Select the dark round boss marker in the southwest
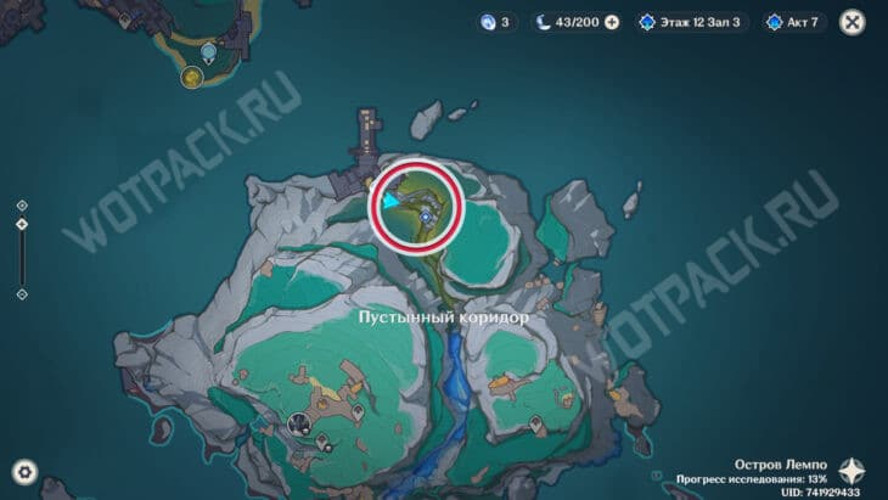The image size is (888, 500). [x=297, y=424]
